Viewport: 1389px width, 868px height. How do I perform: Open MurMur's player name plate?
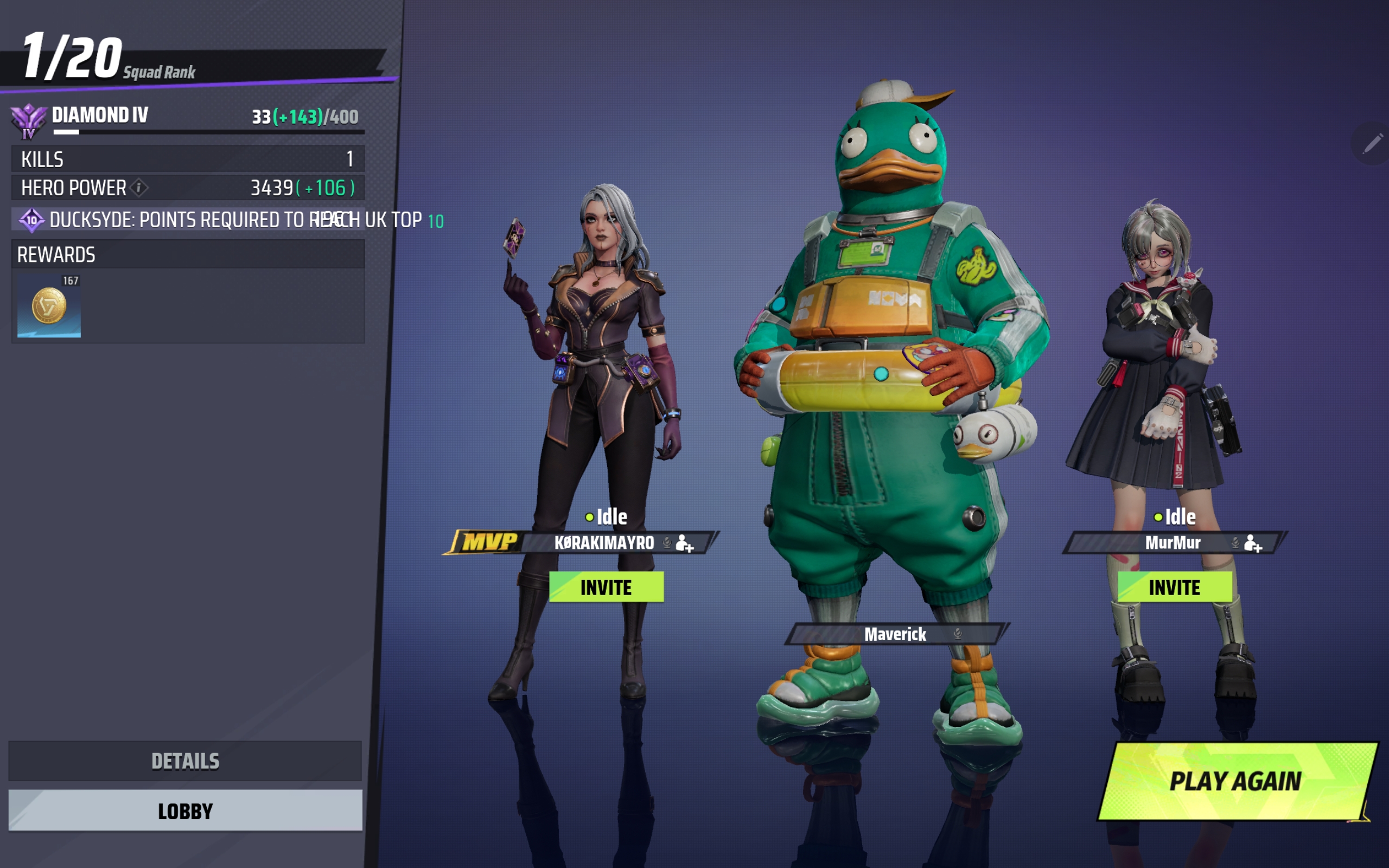coord(1172,542)
